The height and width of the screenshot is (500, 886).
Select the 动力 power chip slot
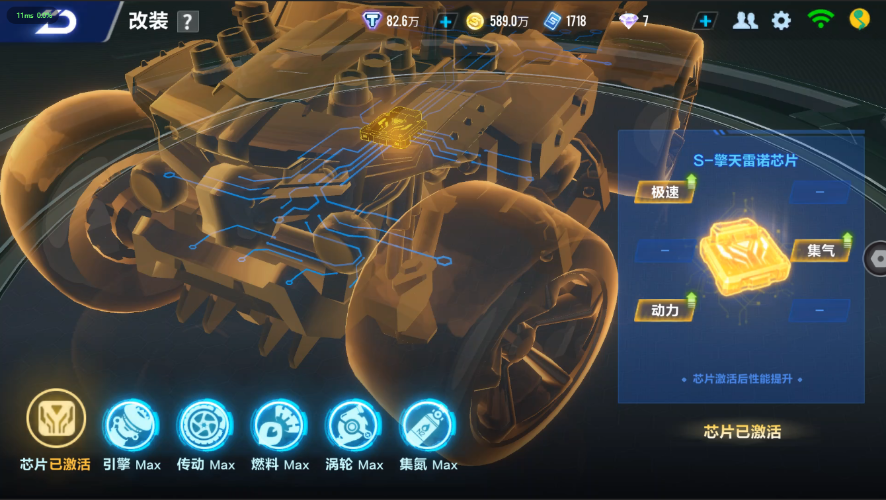[665, 310]
